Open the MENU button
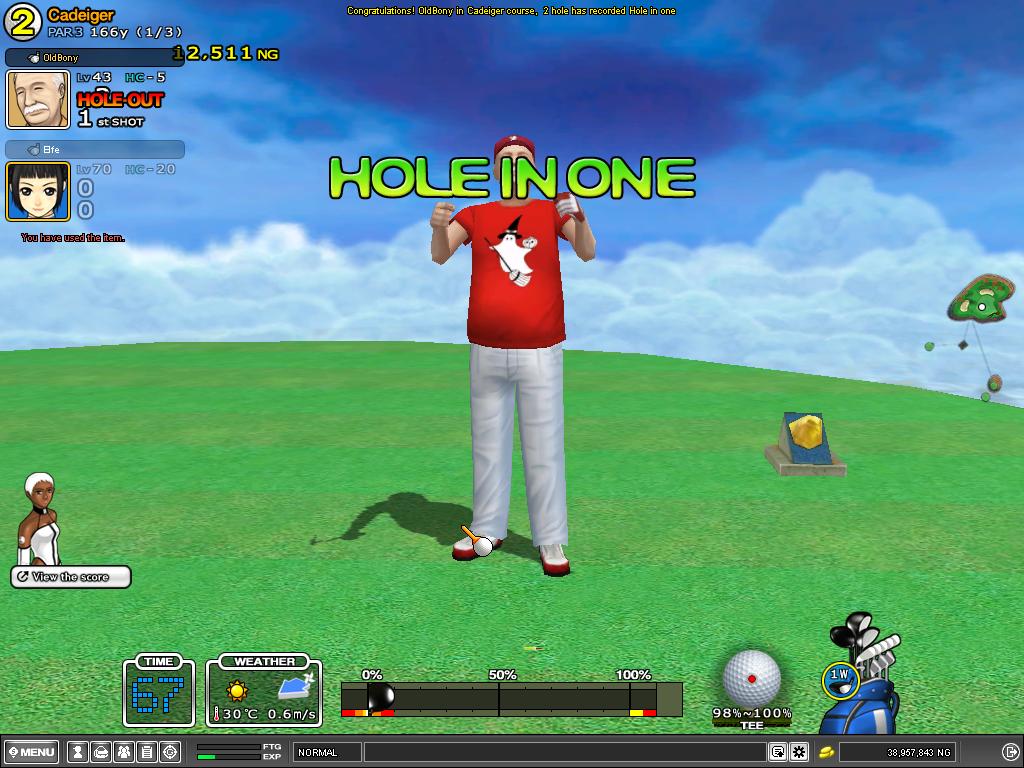The height and width of the screenshot is (768, 1024). pyautogui.click(x=32, y=752)
